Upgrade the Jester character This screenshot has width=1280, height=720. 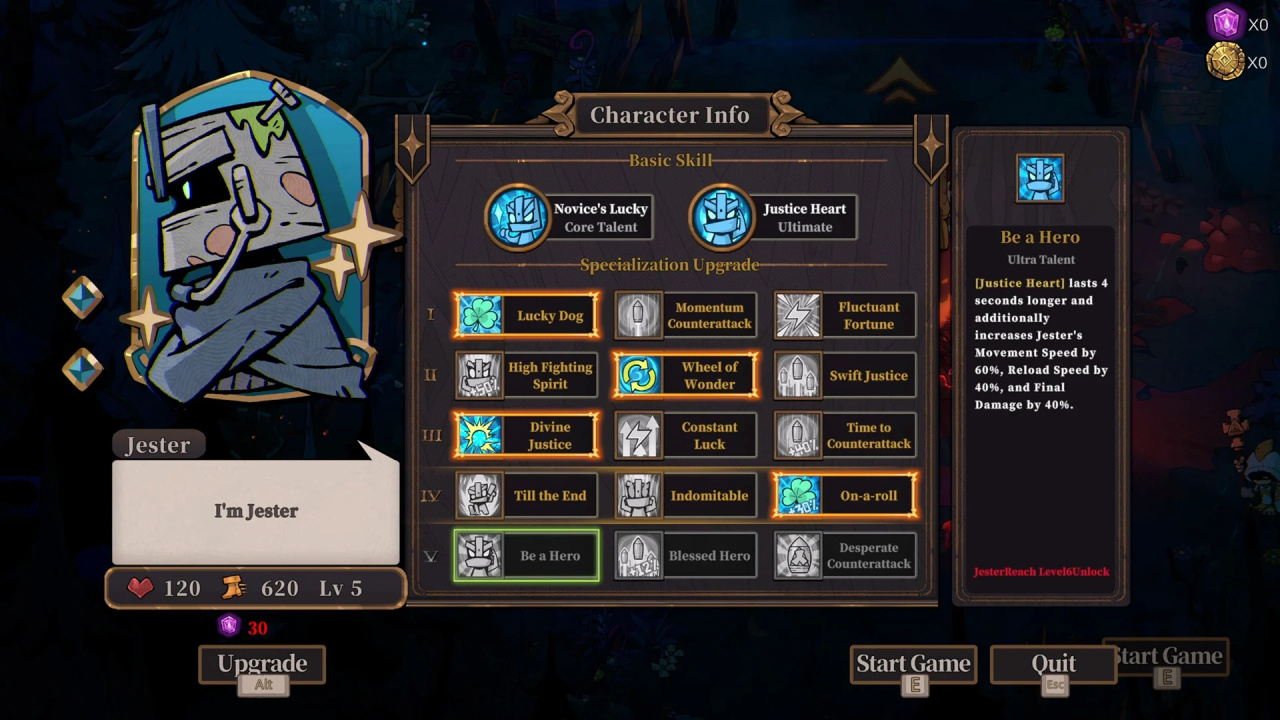point(262,664)
